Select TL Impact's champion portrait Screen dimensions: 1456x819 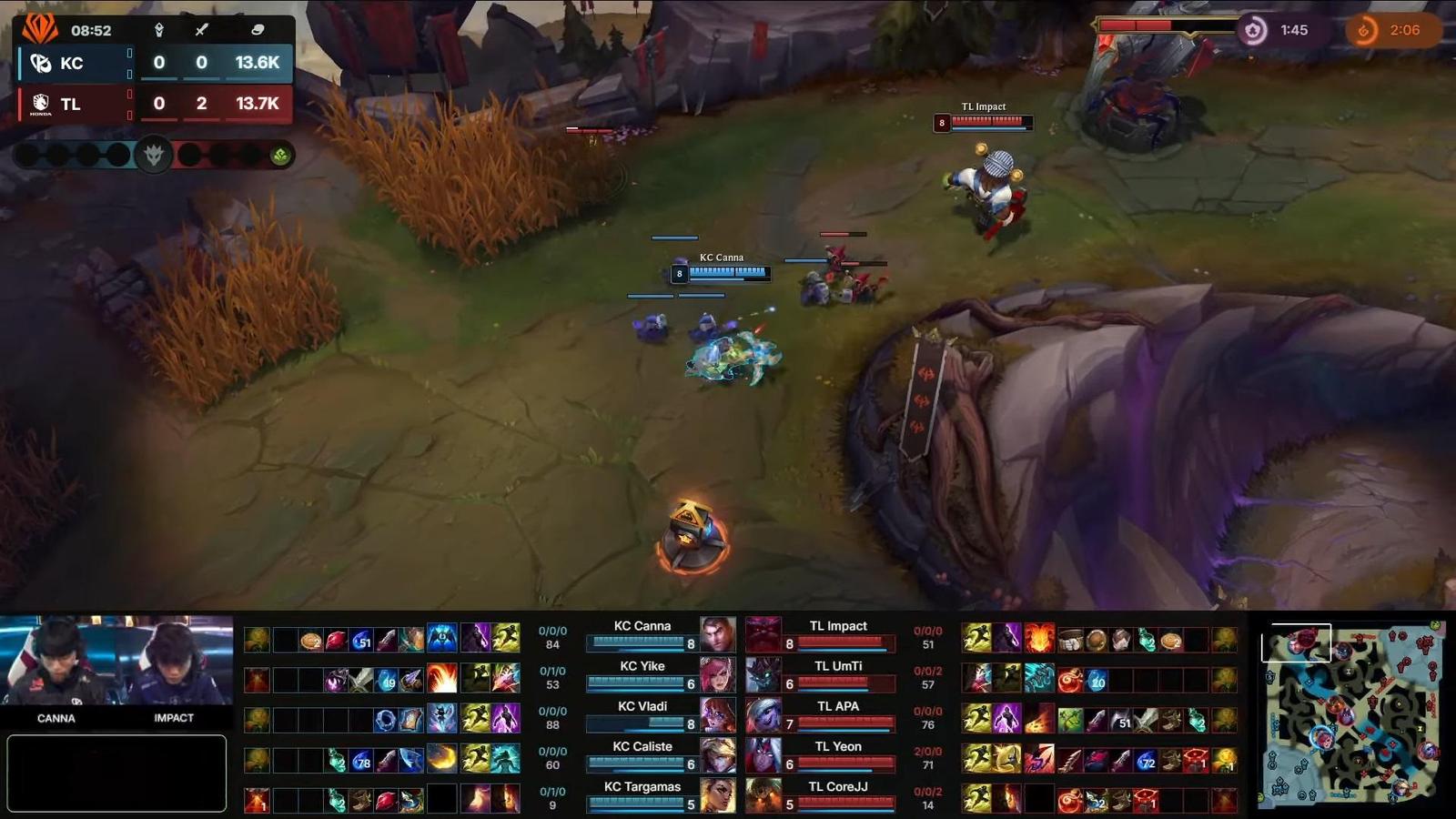click(x=763, y=634)
